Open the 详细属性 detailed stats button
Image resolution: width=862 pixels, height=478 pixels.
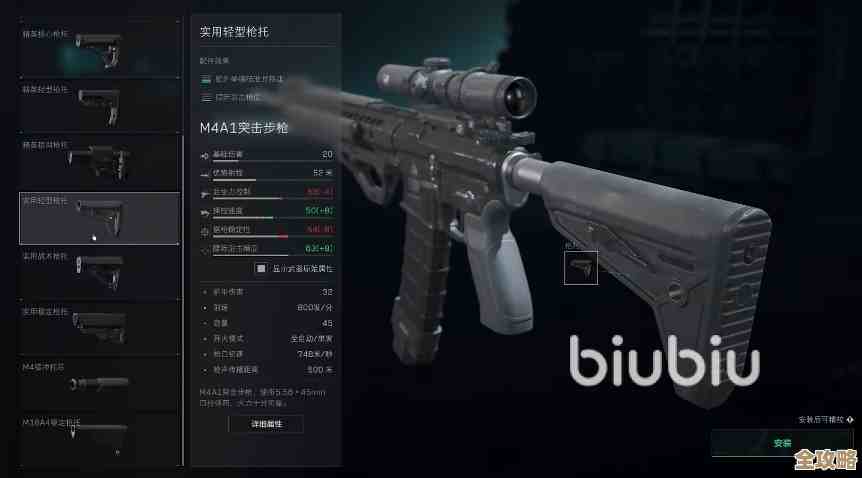[x=265, y=424]
